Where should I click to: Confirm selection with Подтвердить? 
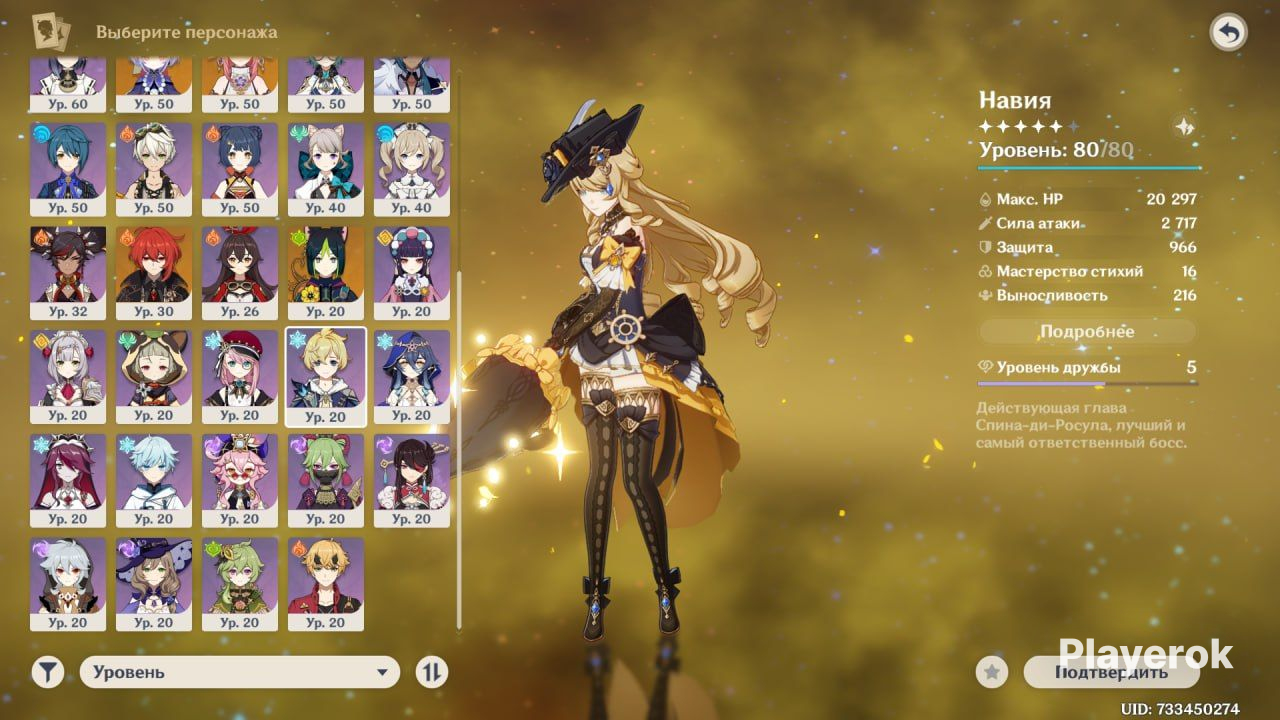pos(1111,672)
